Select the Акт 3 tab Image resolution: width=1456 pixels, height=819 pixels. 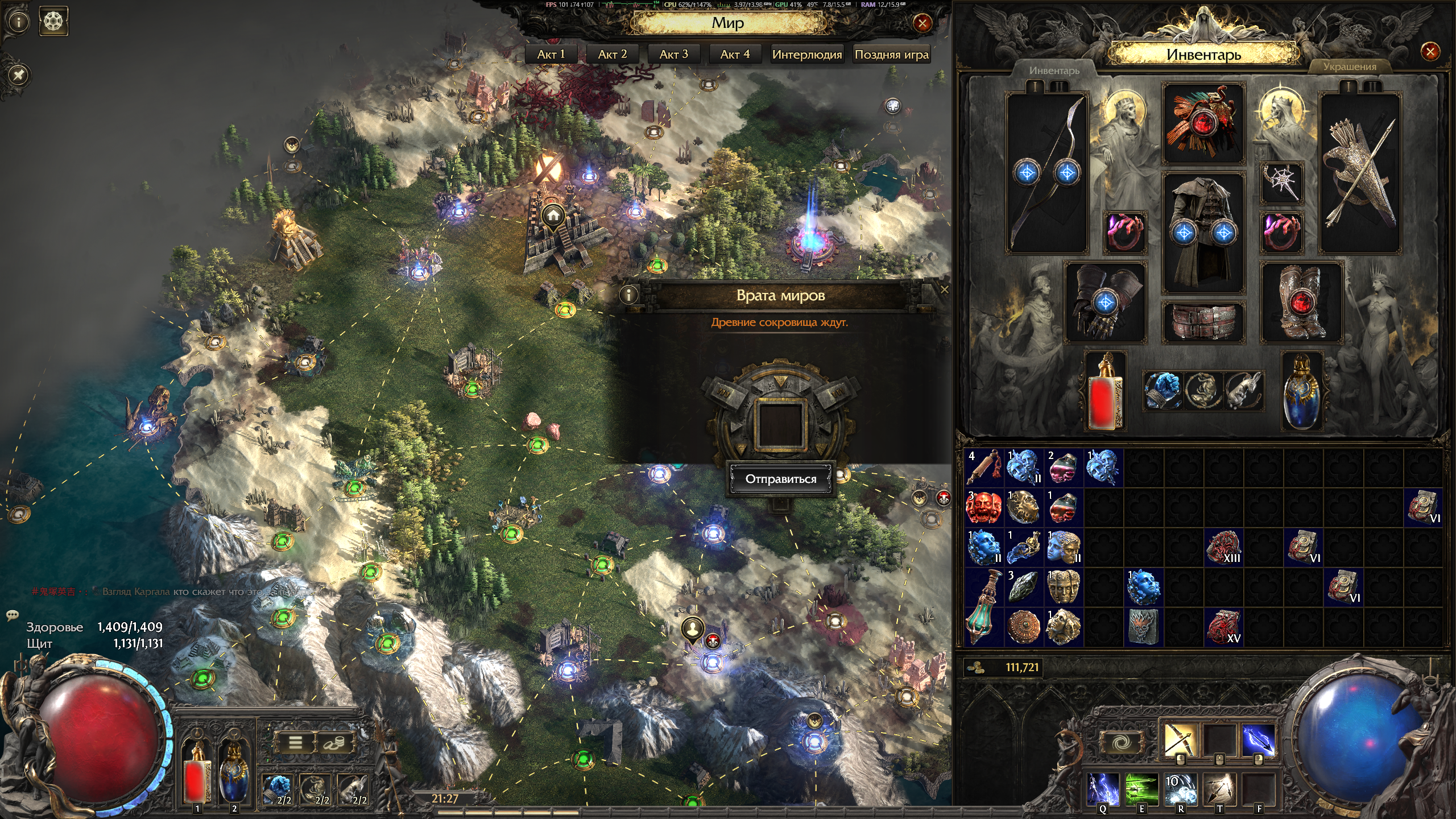point(673,55)
